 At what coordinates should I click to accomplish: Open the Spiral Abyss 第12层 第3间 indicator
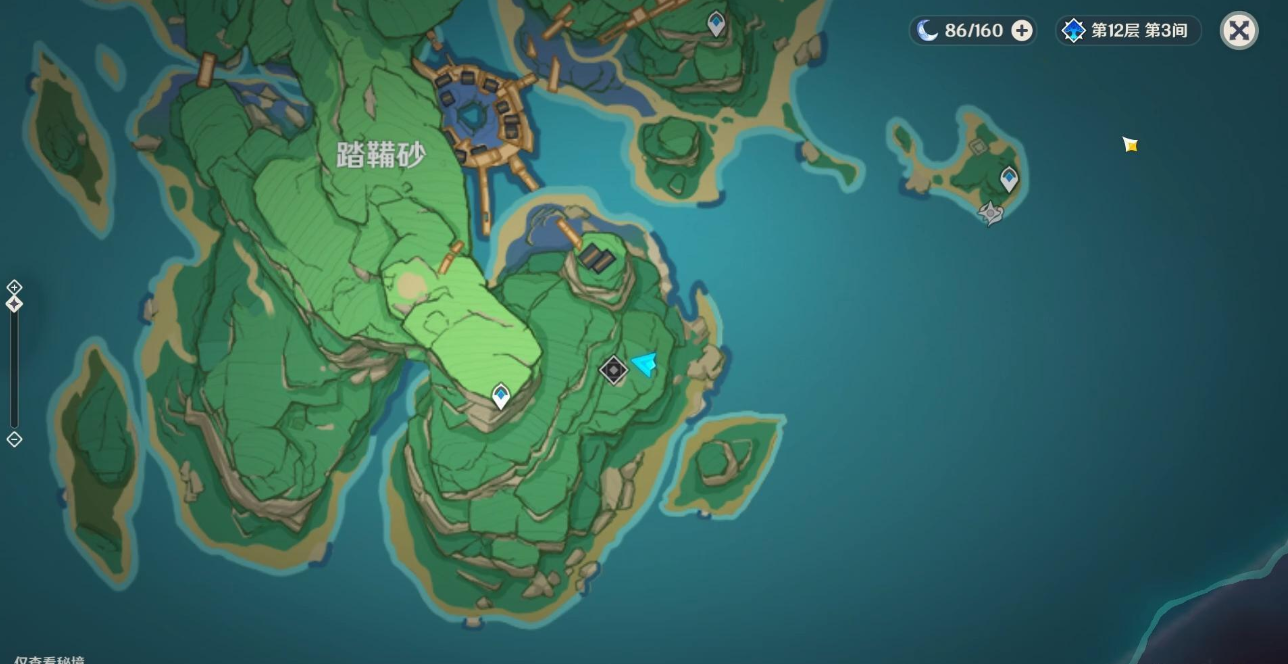click(x=1128, y=31)
